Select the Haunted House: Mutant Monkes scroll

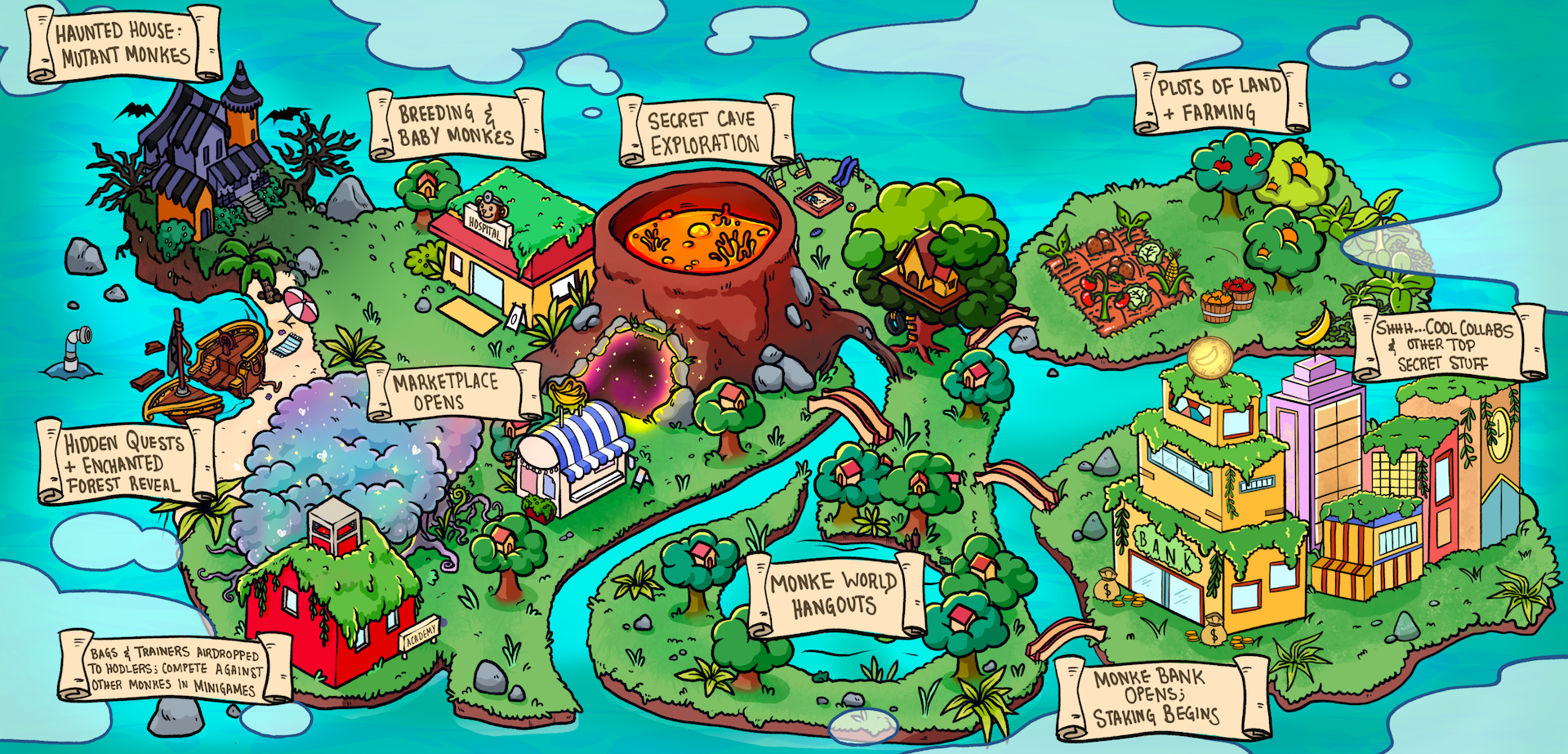123,44
